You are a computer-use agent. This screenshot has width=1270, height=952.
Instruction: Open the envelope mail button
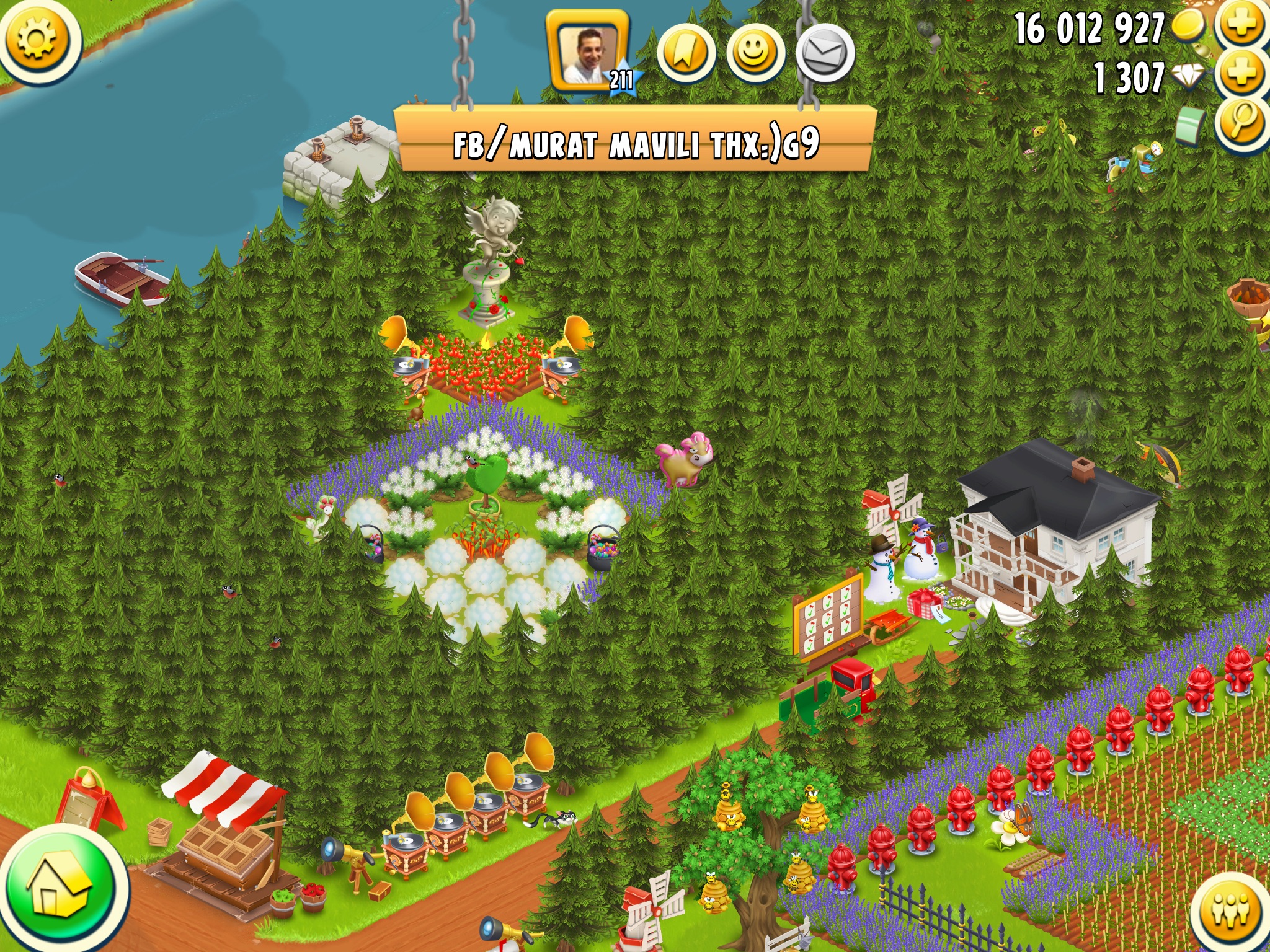825,55
